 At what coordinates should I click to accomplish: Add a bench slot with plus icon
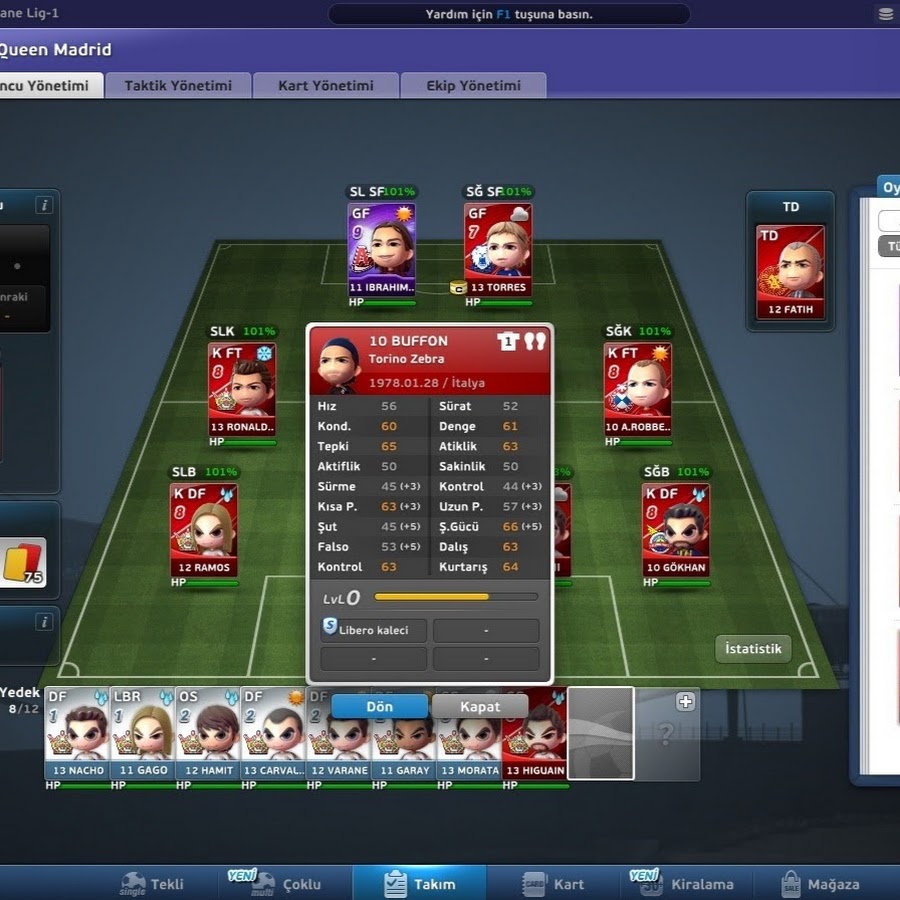[x=686, y=702]
